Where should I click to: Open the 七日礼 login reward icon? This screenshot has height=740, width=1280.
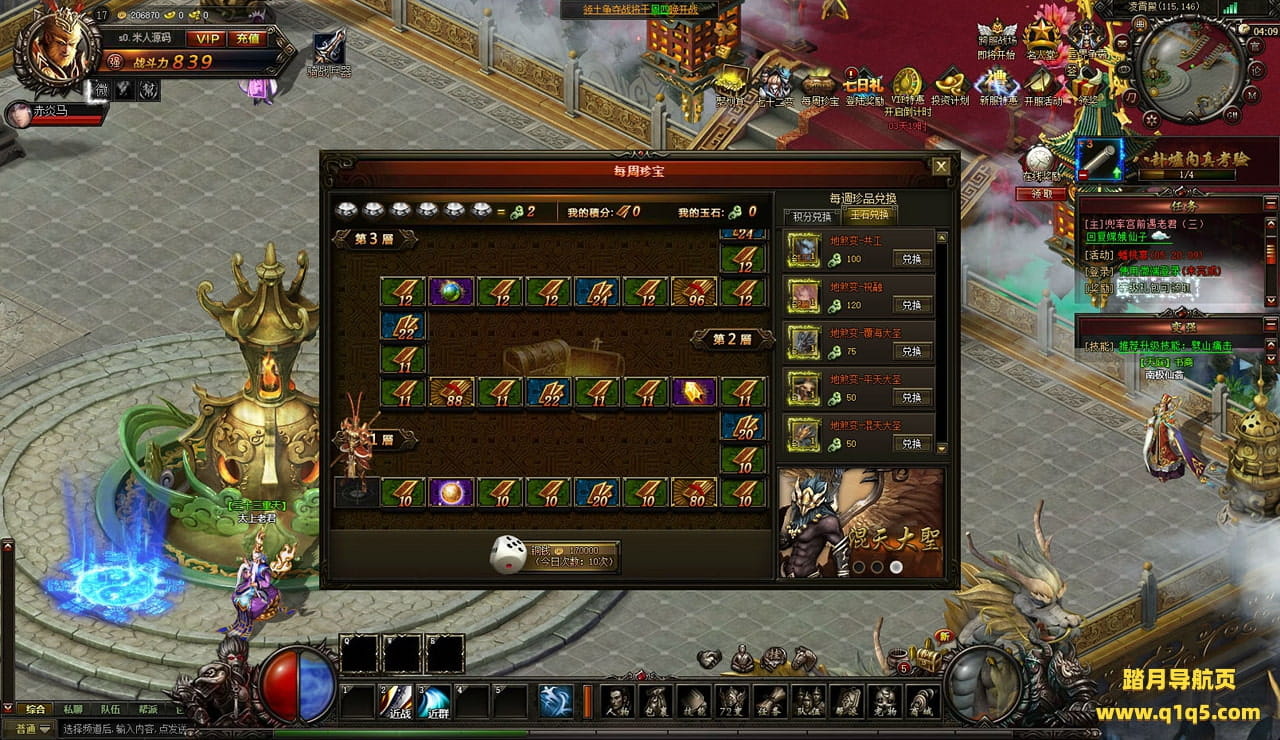pos(863,87)
